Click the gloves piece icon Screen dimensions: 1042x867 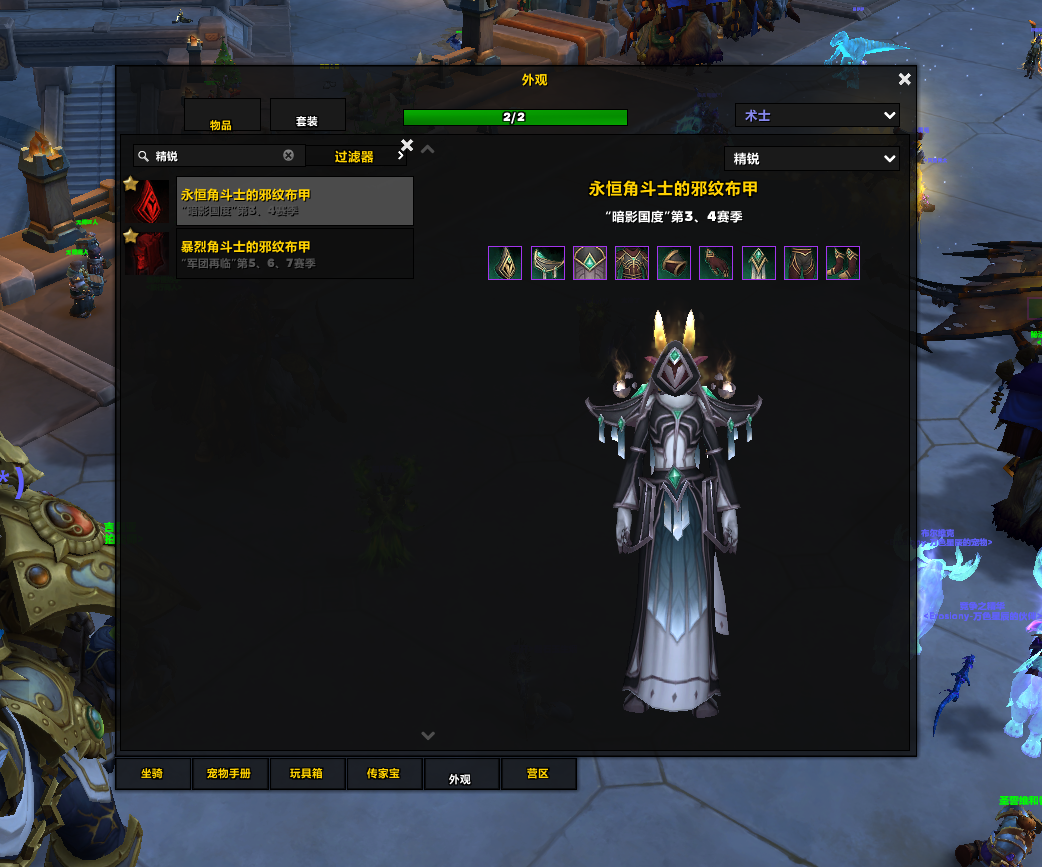[716, 263]
